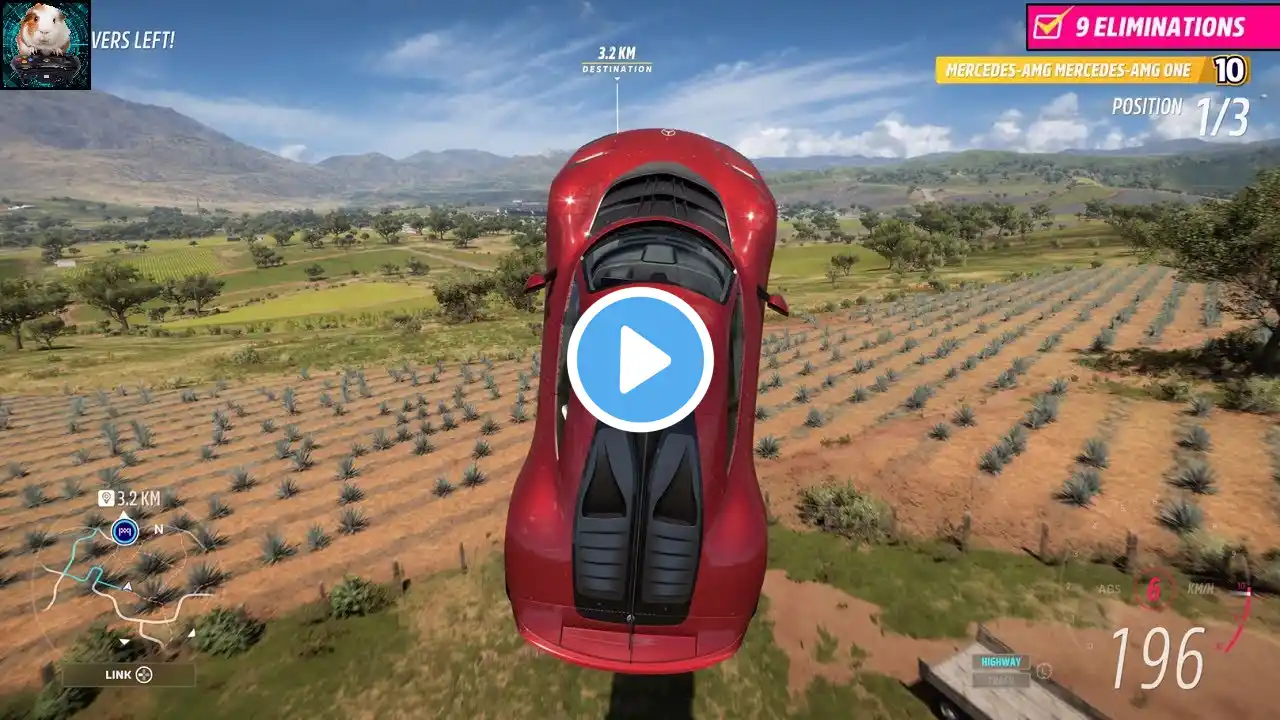Click the guinea pig channel avatar
The image size is (1280, 720).
coord(46,45)
